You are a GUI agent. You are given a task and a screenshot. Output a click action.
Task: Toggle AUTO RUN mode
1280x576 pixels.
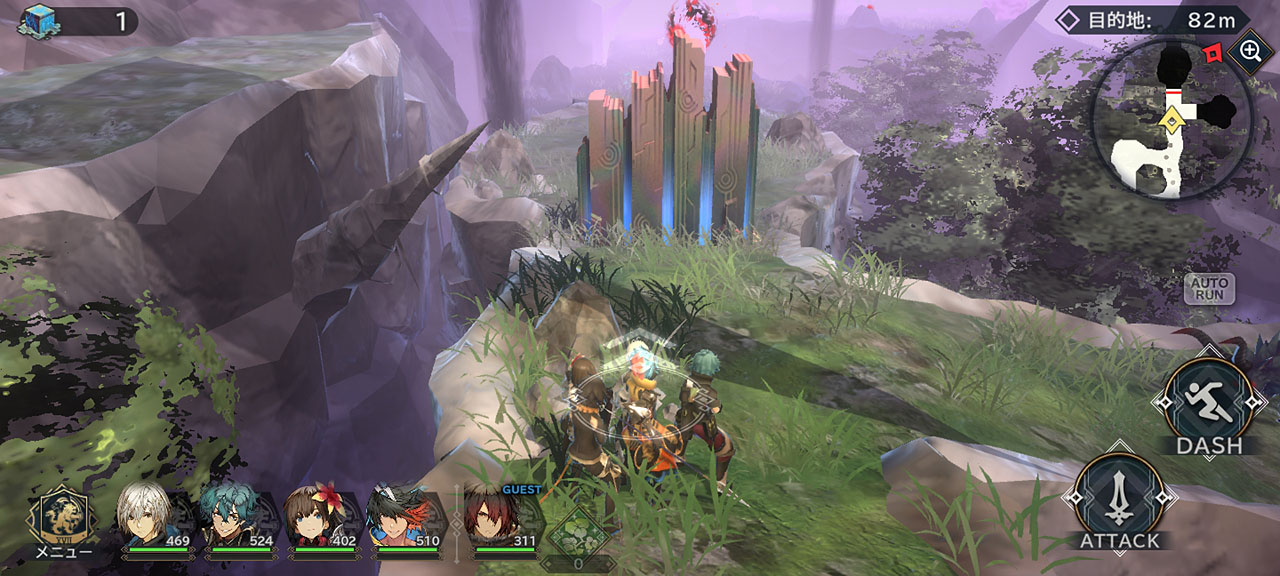coord(1209,289)
